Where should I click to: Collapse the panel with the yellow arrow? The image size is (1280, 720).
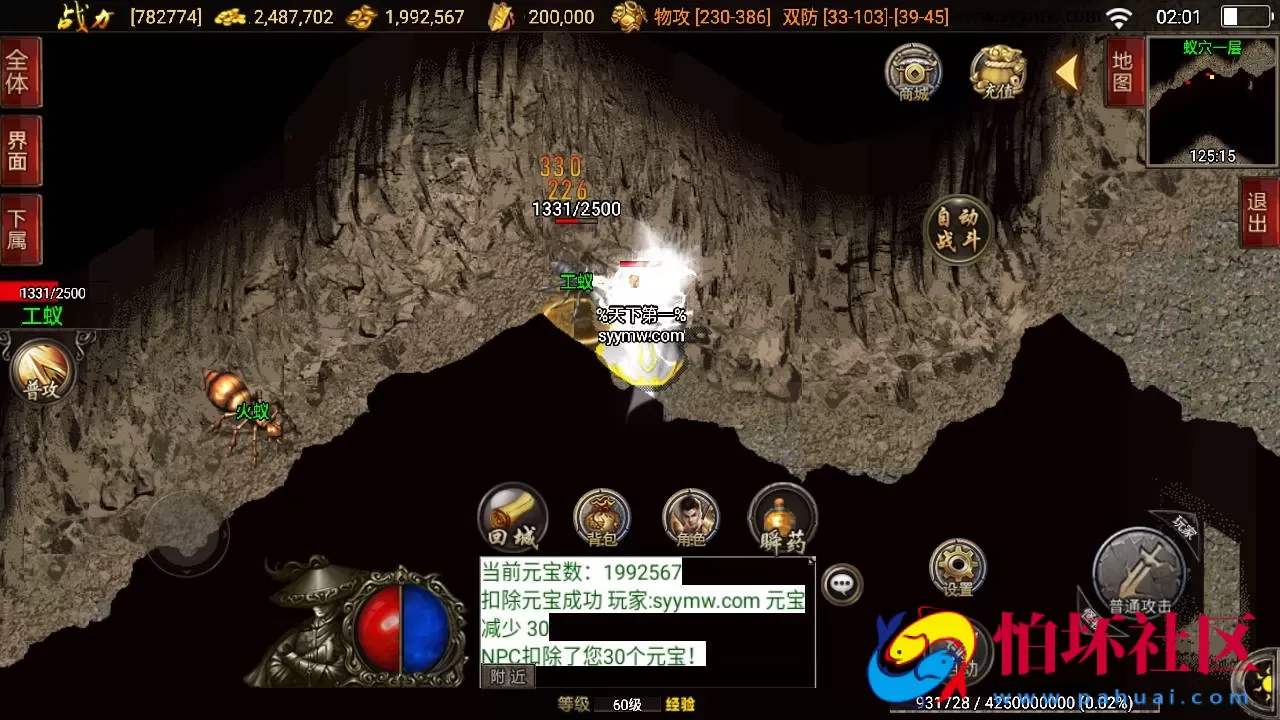pyautogui.click(x=1068, y=74)
